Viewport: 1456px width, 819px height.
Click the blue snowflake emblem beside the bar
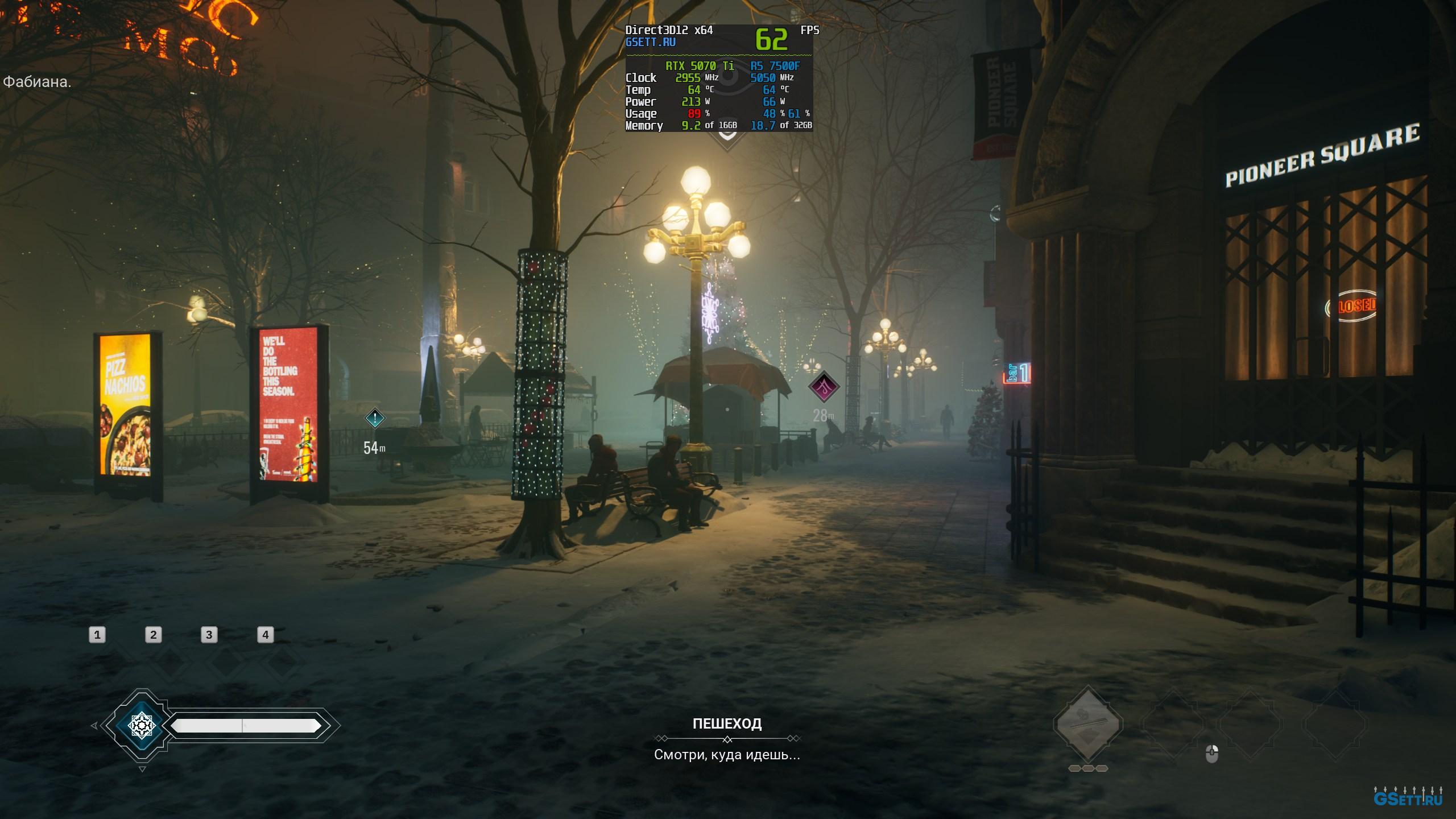coord(142,725)
